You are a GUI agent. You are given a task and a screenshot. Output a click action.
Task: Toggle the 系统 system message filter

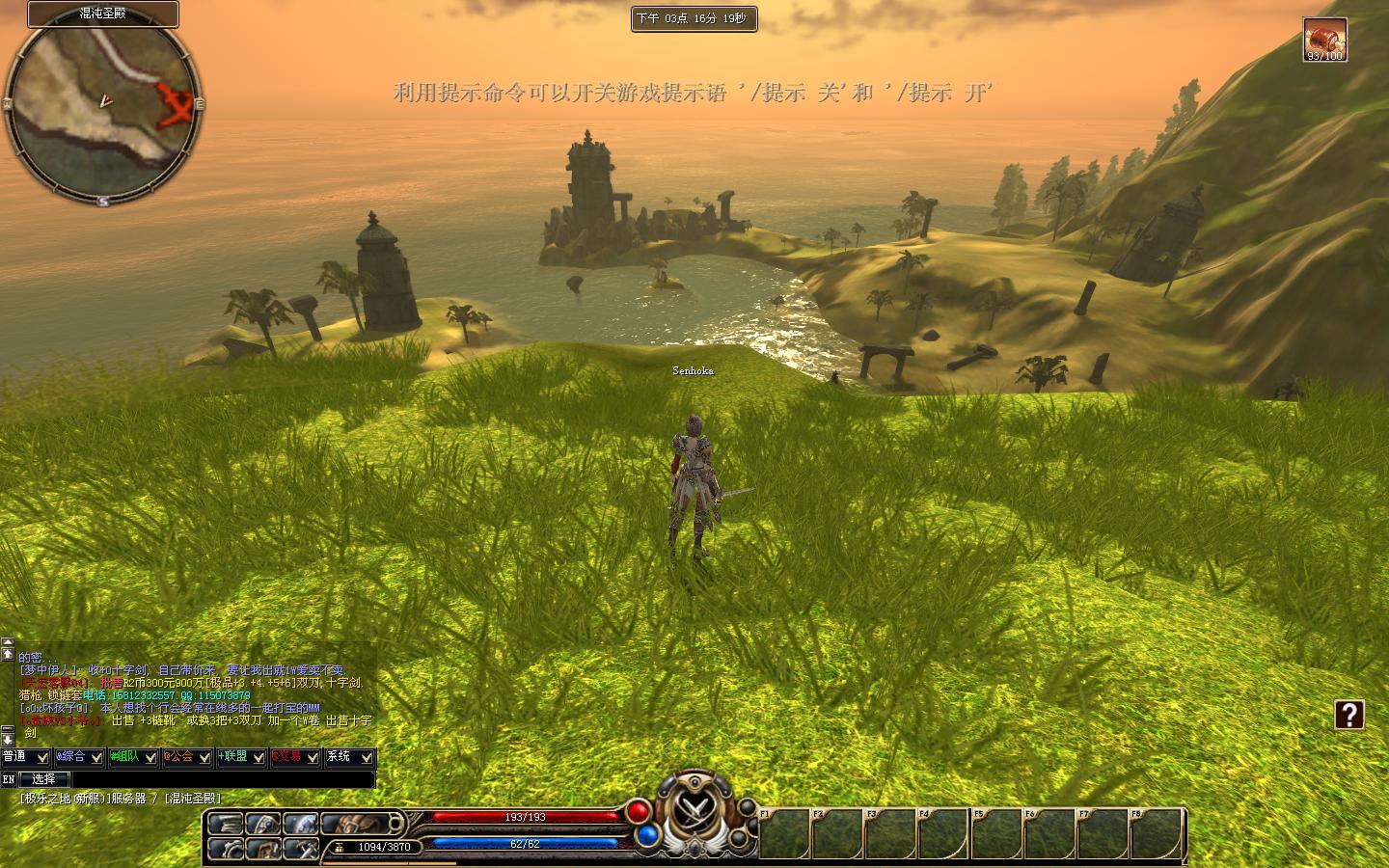click(x=349, y=757)
